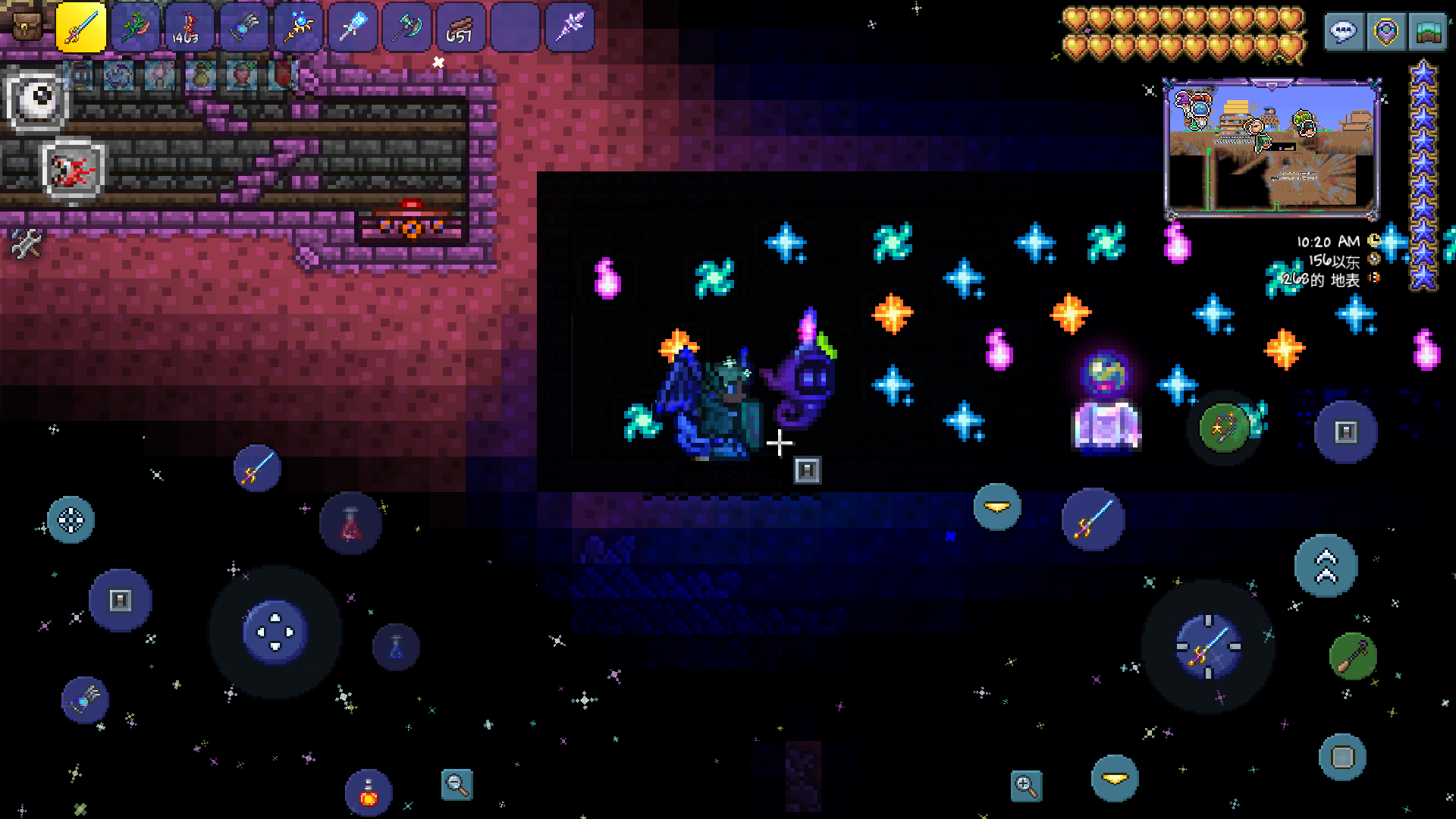Open the map pin button
The image size is (1456, 819).
pos(1386,32)
